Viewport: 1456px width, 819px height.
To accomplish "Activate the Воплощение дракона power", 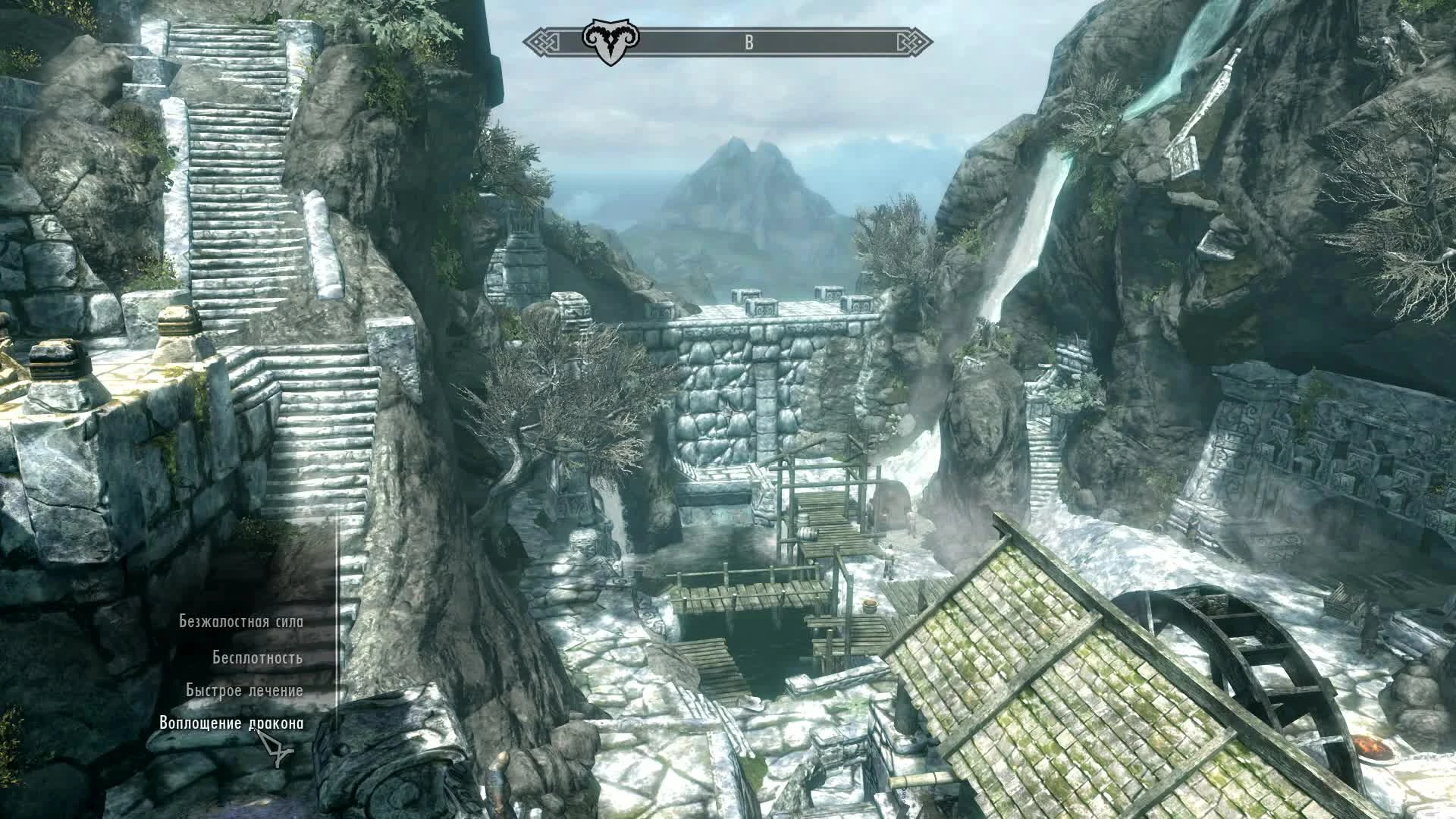I will [x=233, y=724].
